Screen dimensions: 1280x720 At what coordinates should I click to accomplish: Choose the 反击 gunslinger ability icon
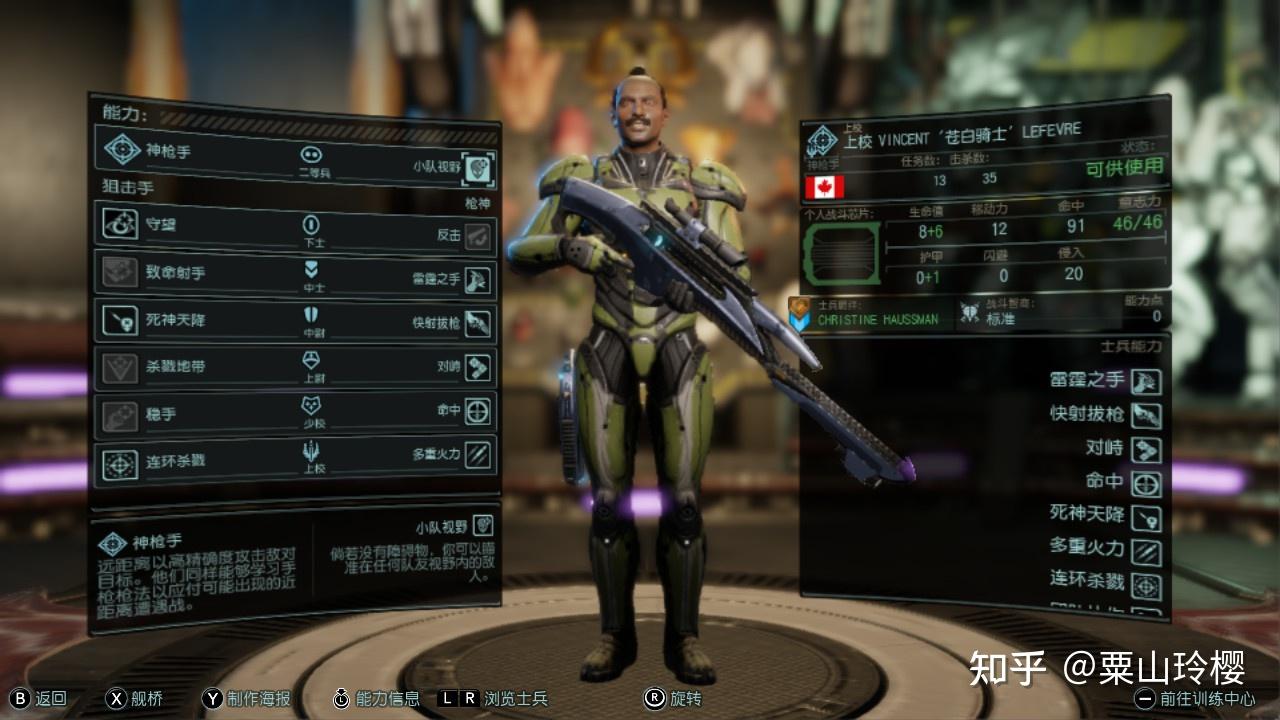coord(479,236)
